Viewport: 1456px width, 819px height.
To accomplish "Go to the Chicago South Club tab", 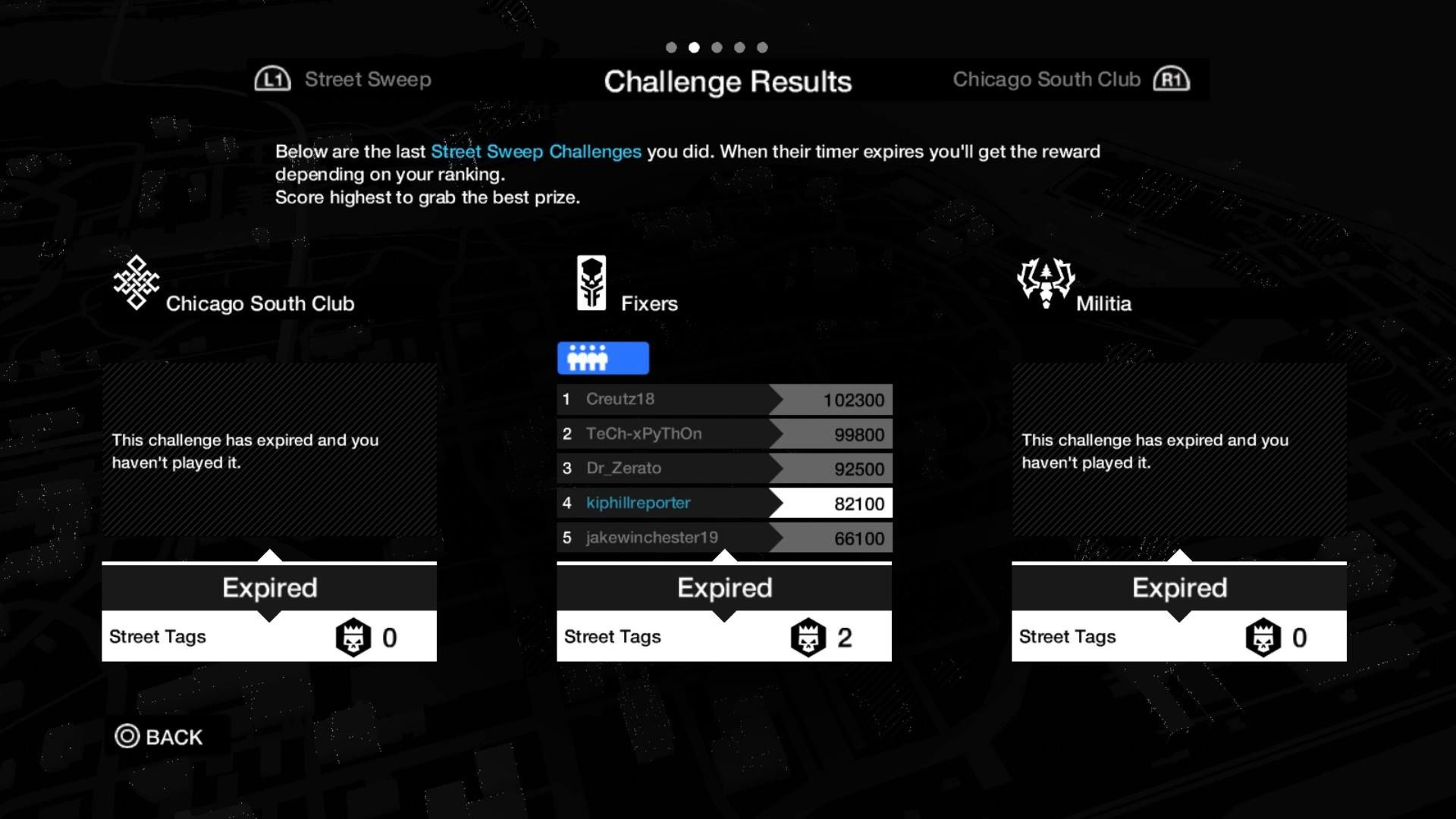I will pyautogui.click(x=1070, y=80).
